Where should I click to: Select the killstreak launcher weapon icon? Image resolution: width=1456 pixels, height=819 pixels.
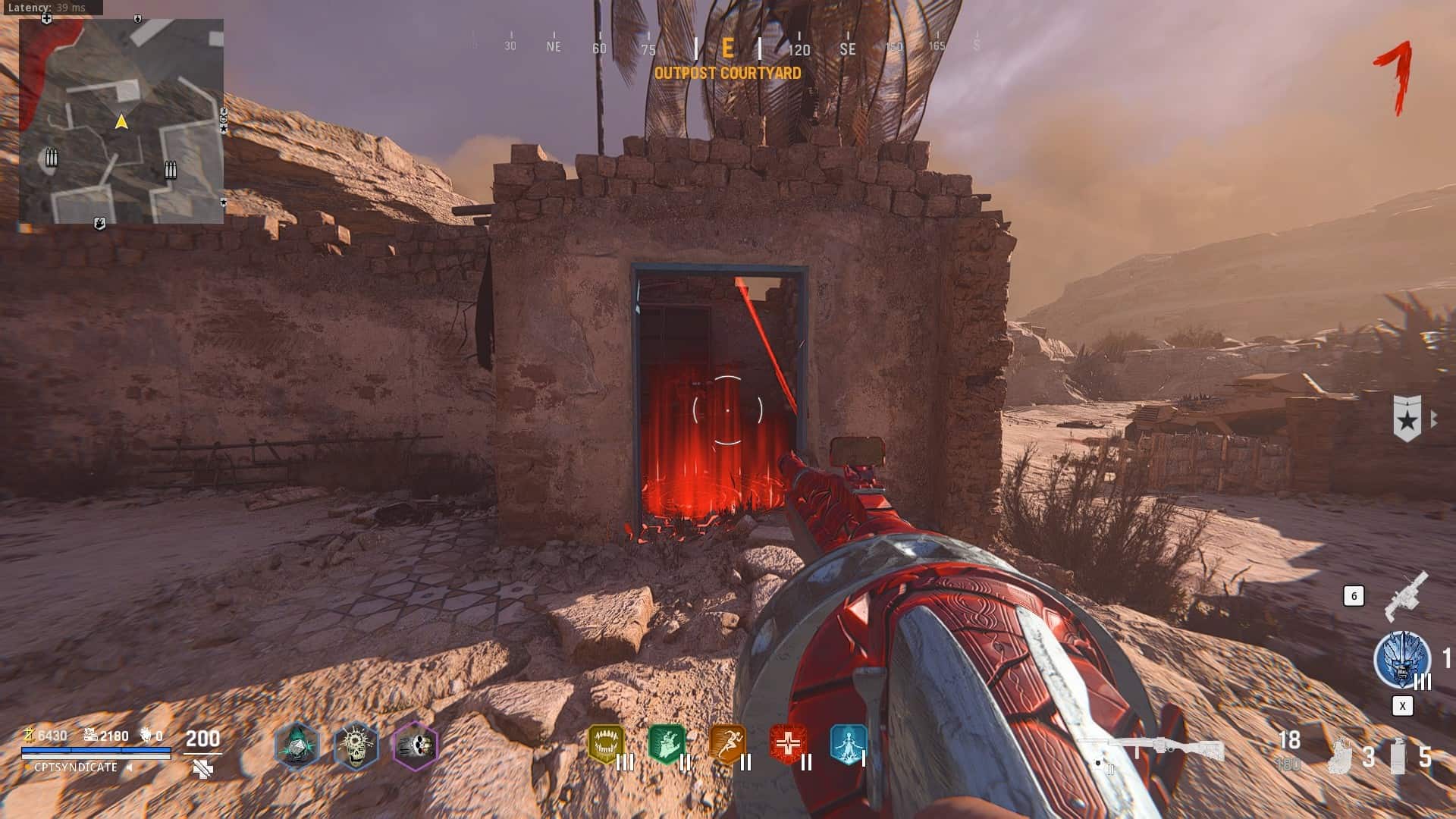click(x=1406, y=596)
